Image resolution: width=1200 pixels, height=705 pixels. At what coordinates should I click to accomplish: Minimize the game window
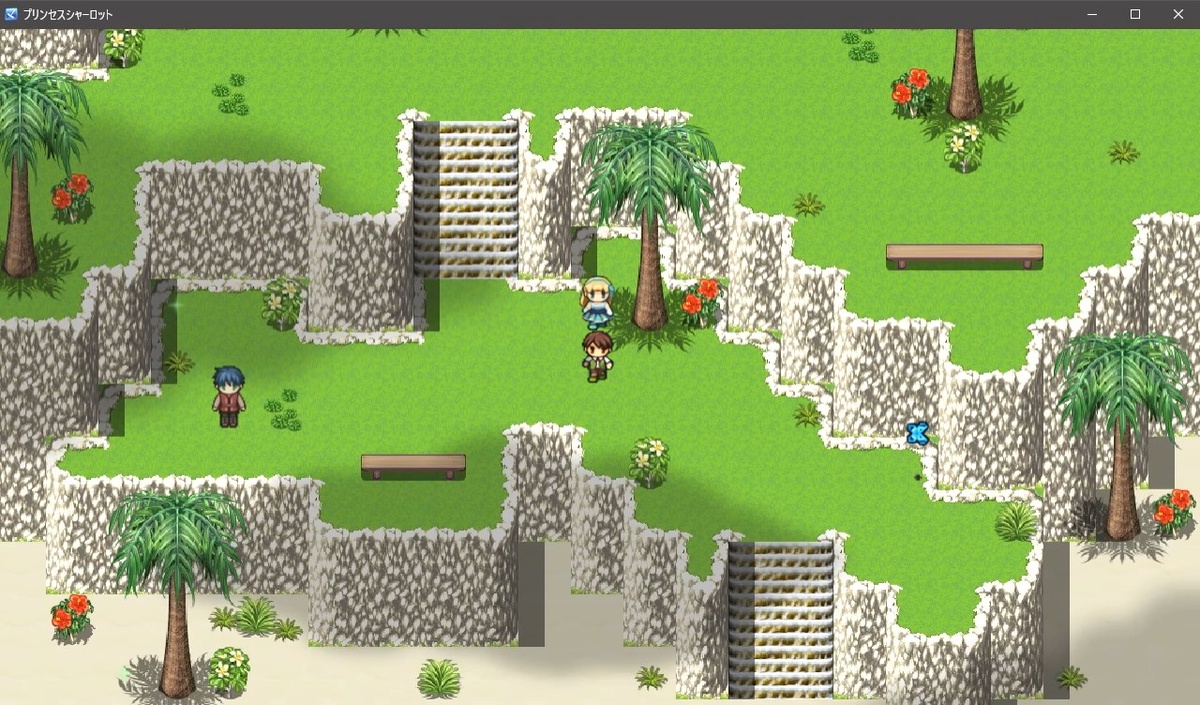pyautogui.click(x=1092, y=14)
